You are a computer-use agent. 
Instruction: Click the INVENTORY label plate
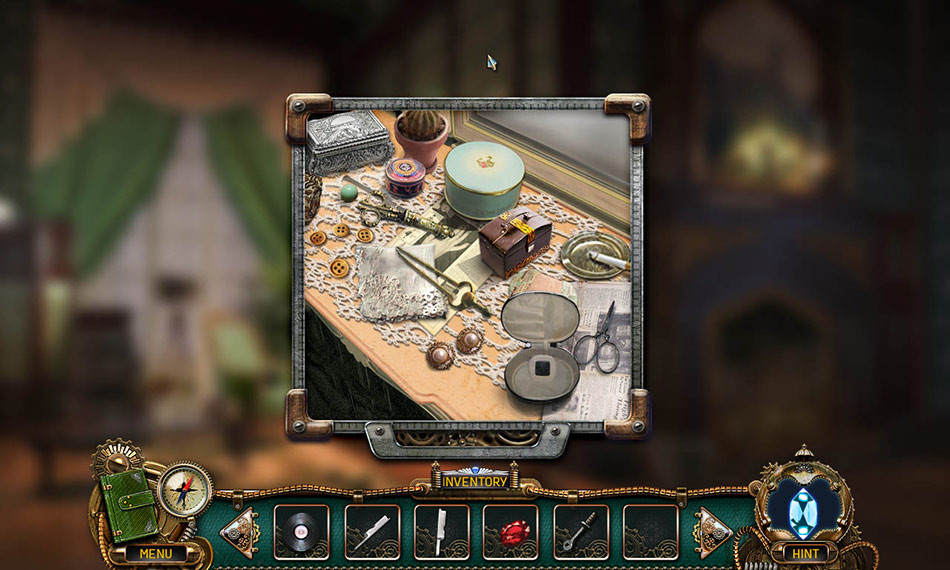pos(475,482)
